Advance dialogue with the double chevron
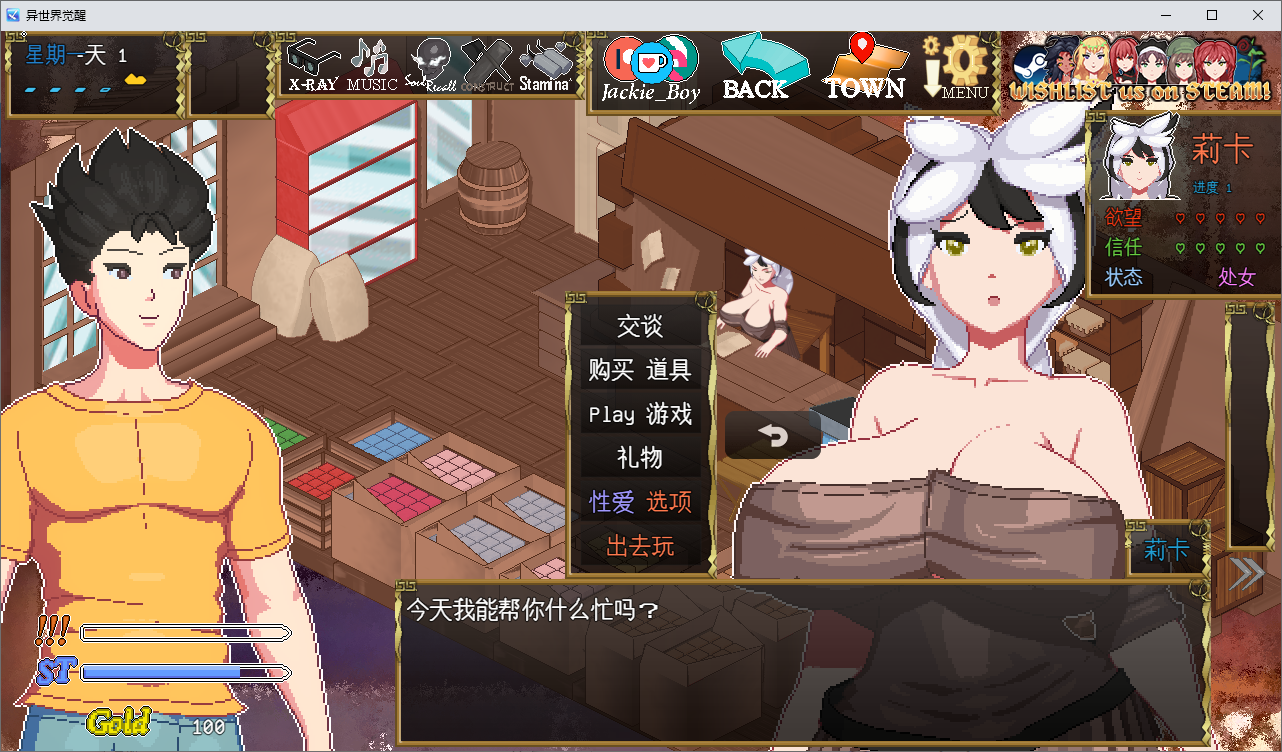 pos(1246,573)
